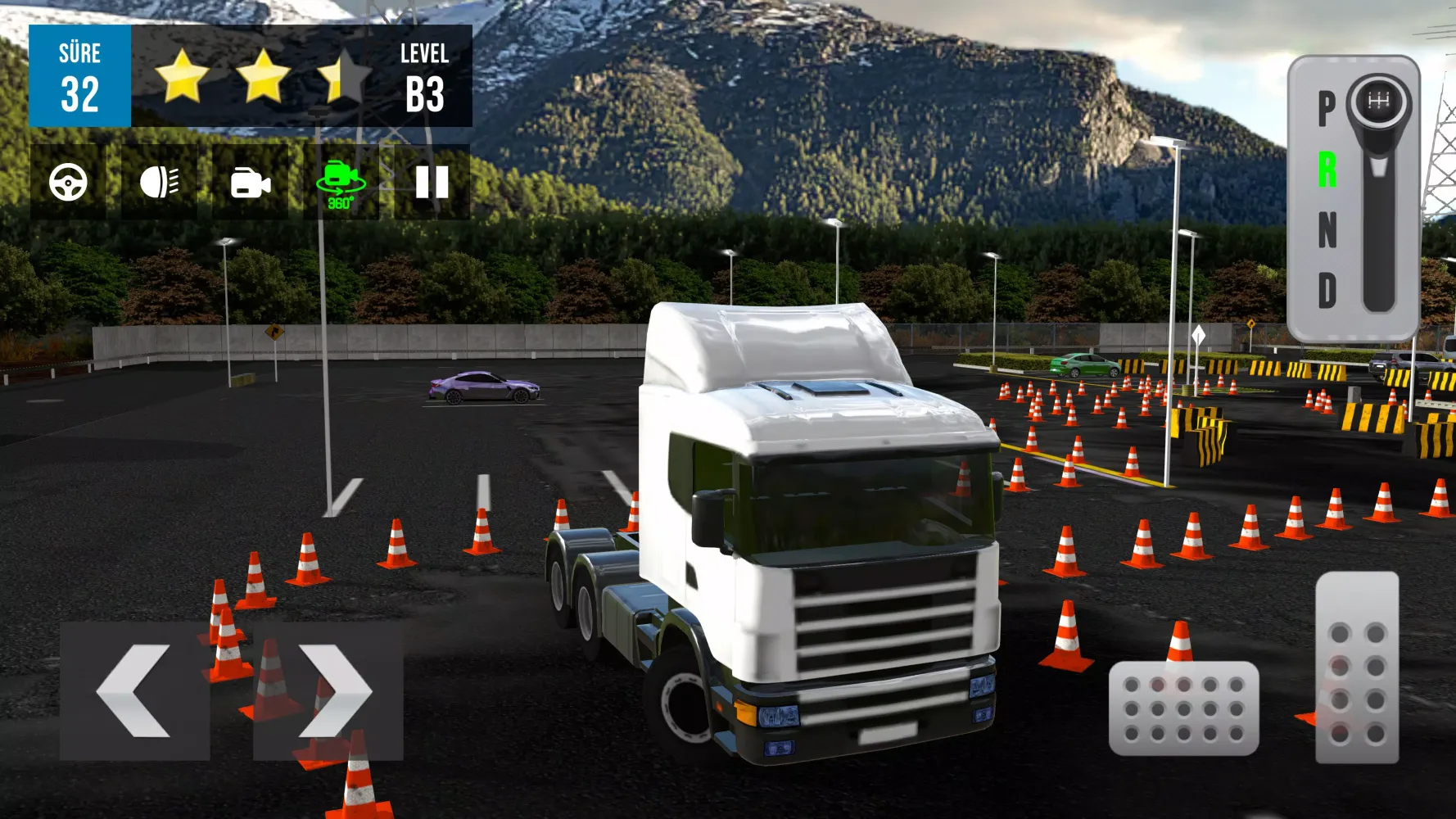
Task: Switch the steering wheel control mode
Action: pyautogui.click(x=68, y=182)
